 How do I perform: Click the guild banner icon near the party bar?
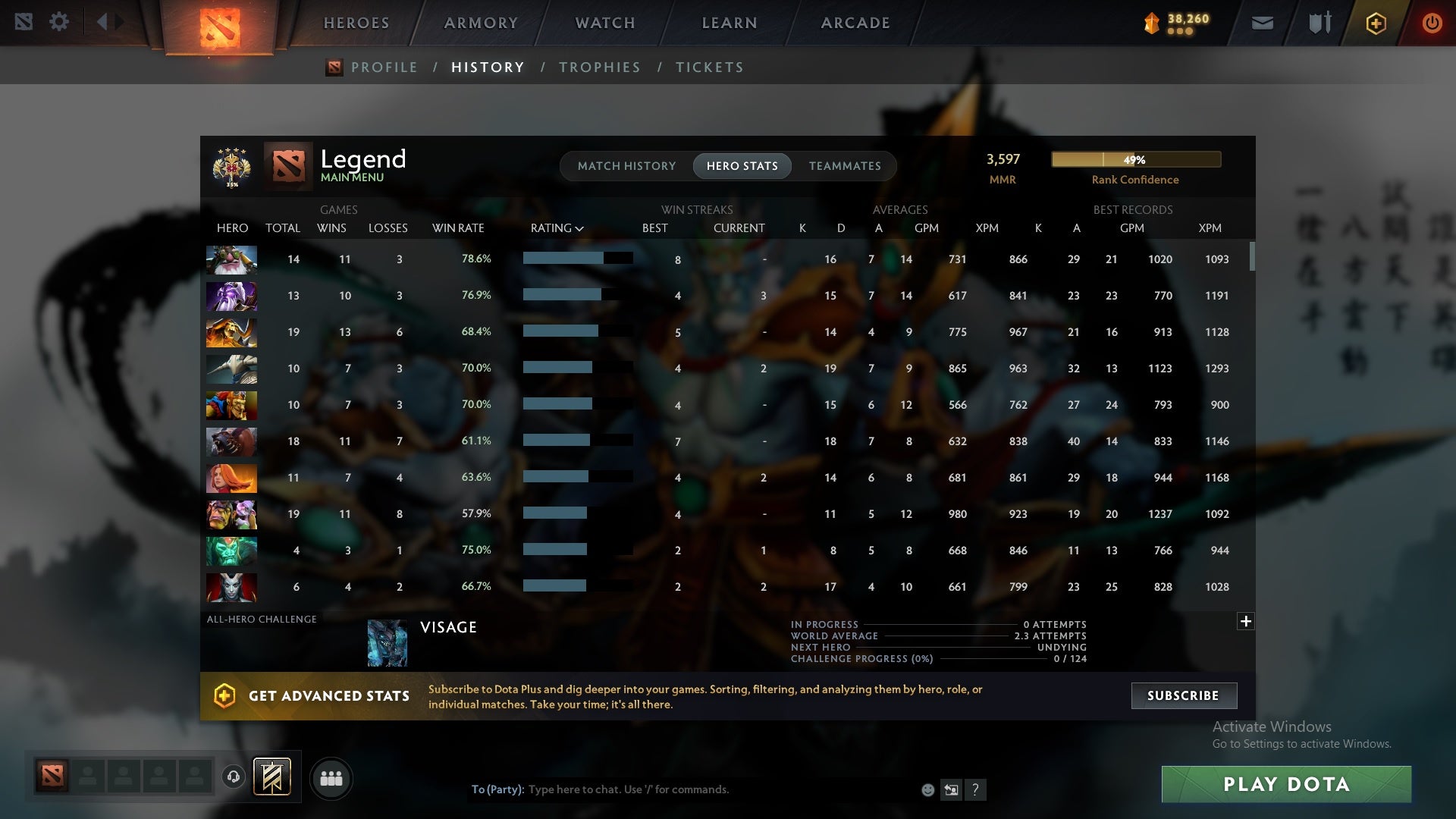point(272,778)
